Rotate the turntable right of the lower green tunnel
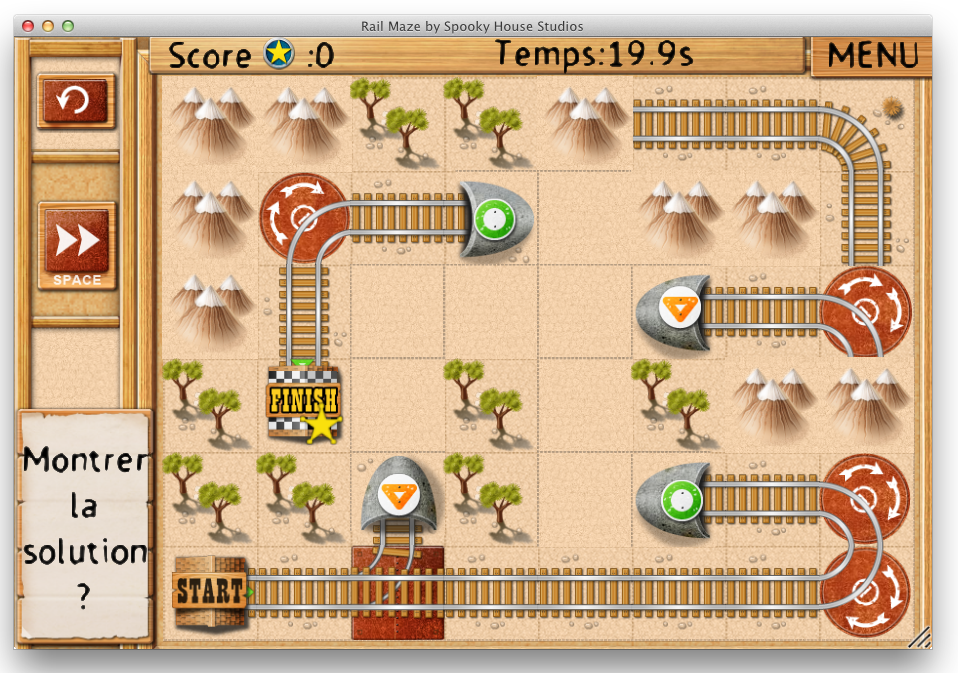The image size is (958, 673). point(865,498)
